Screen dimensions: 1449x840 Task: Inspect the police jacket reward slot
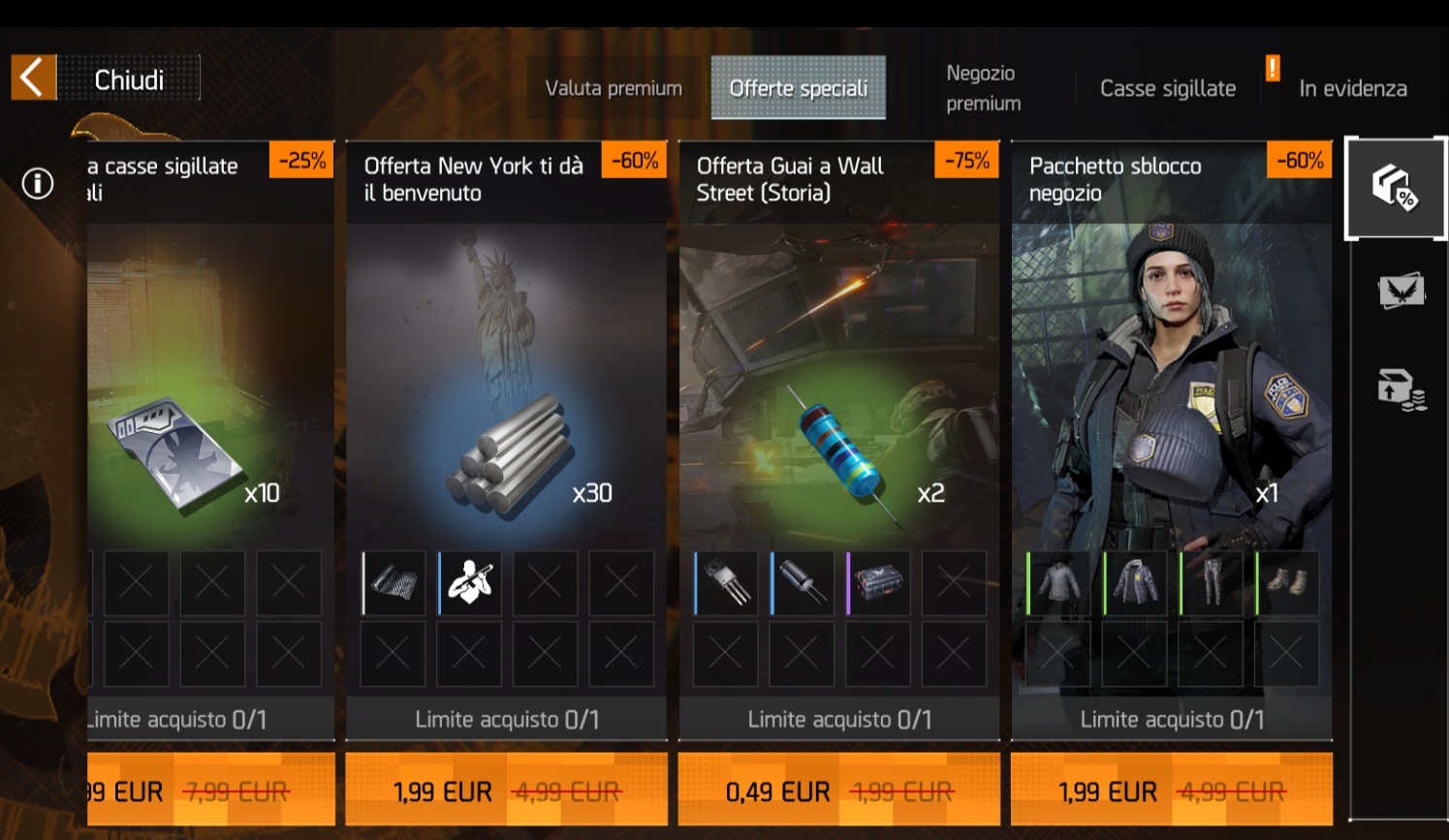click(x=1135, y=583)
